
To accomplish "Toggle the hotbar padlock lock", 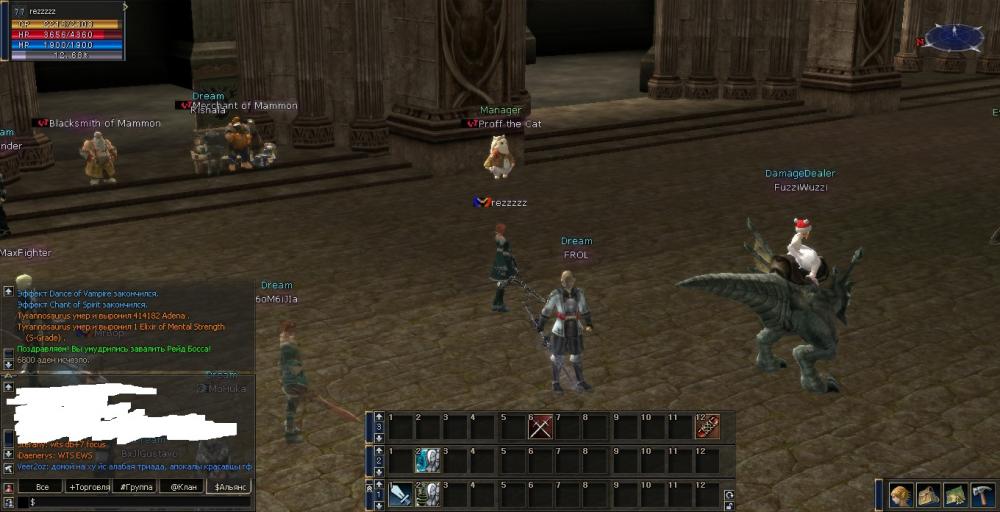I will tap(727, 505).
